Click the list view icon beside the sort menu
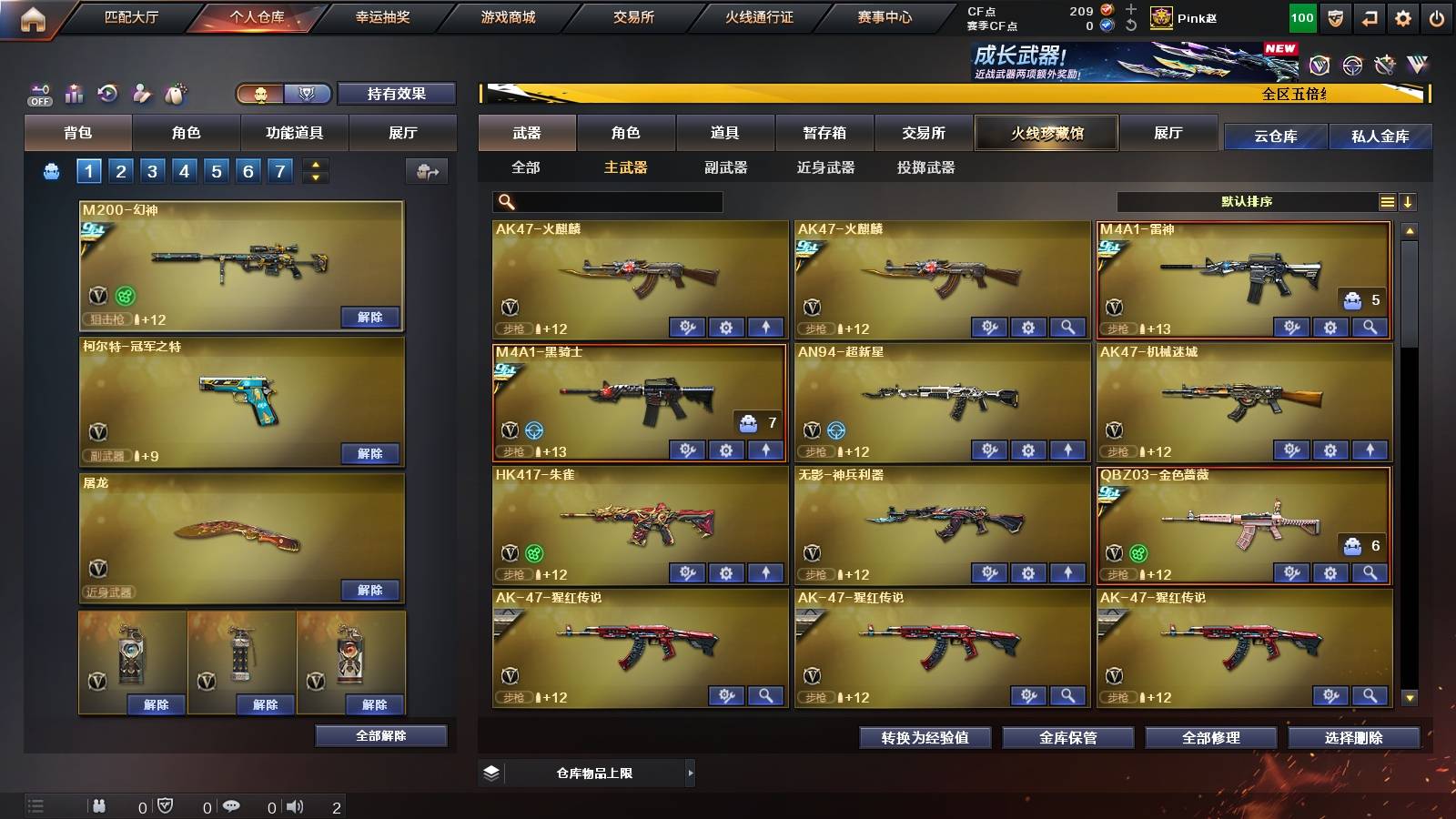Screen dimensions: 1456x819 [x=1387, y=202]
